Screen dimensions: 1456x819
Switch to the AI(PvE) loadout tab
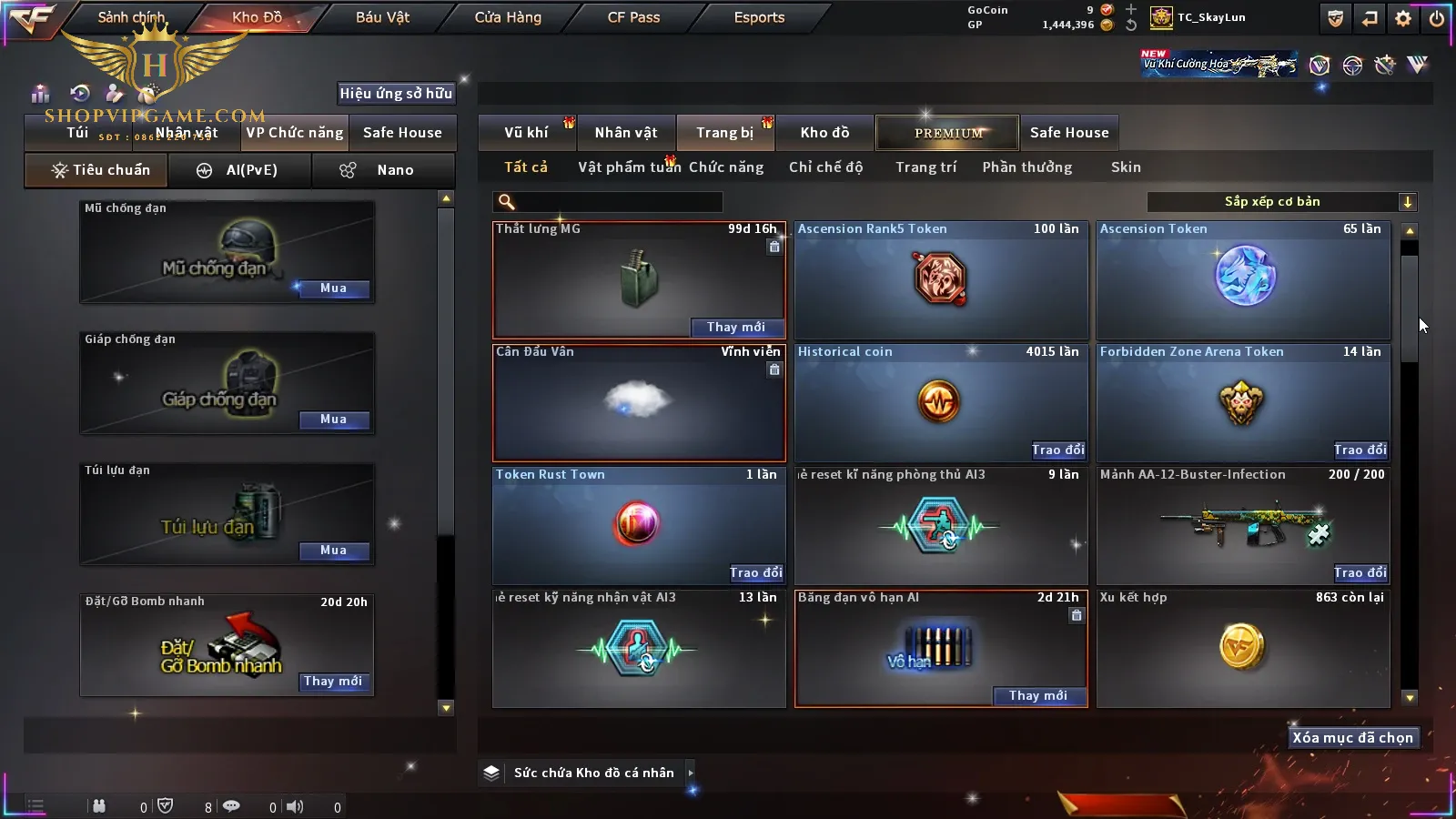239,170
